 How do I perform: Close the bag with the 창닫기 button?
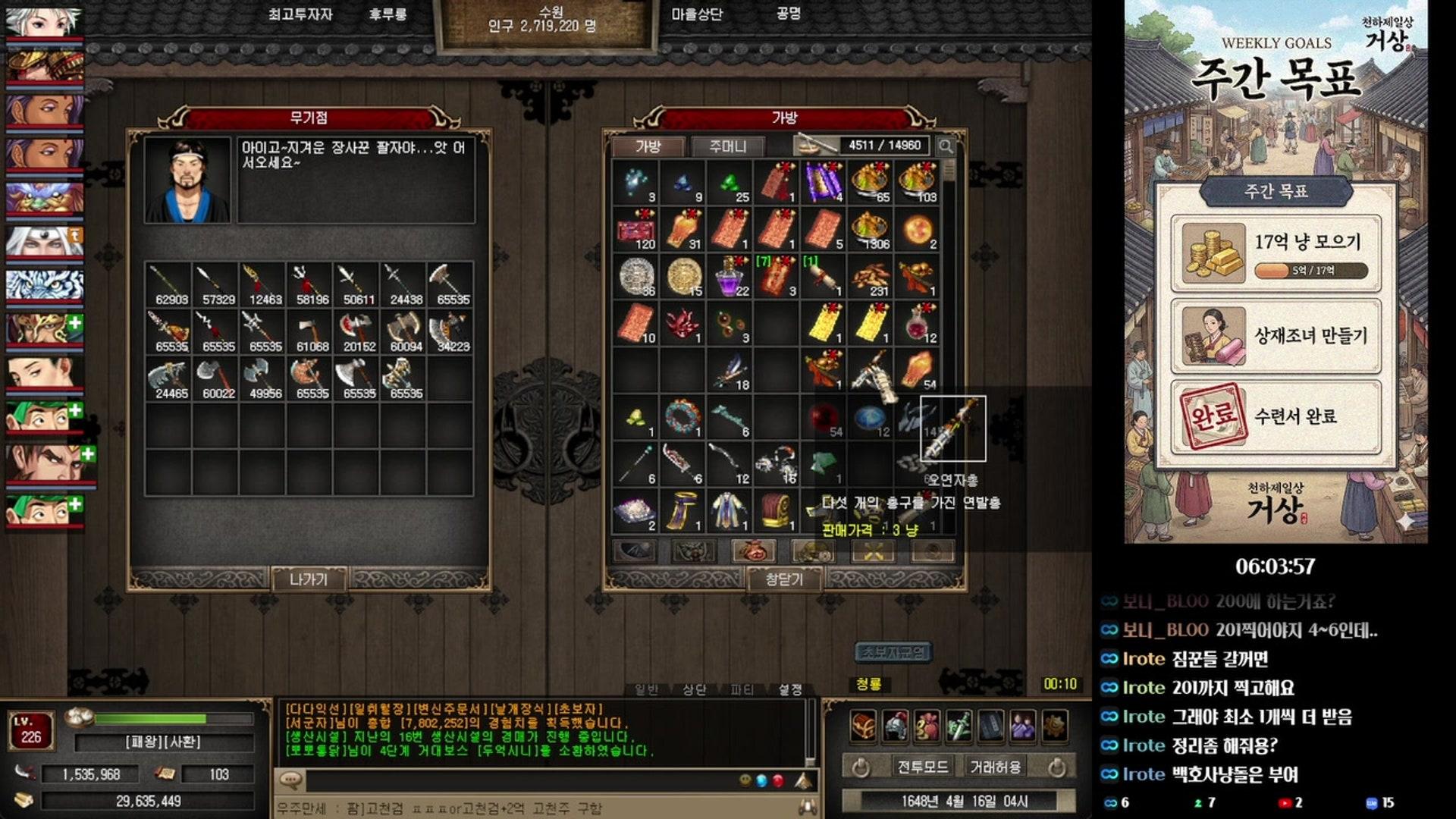coord(784,579)
